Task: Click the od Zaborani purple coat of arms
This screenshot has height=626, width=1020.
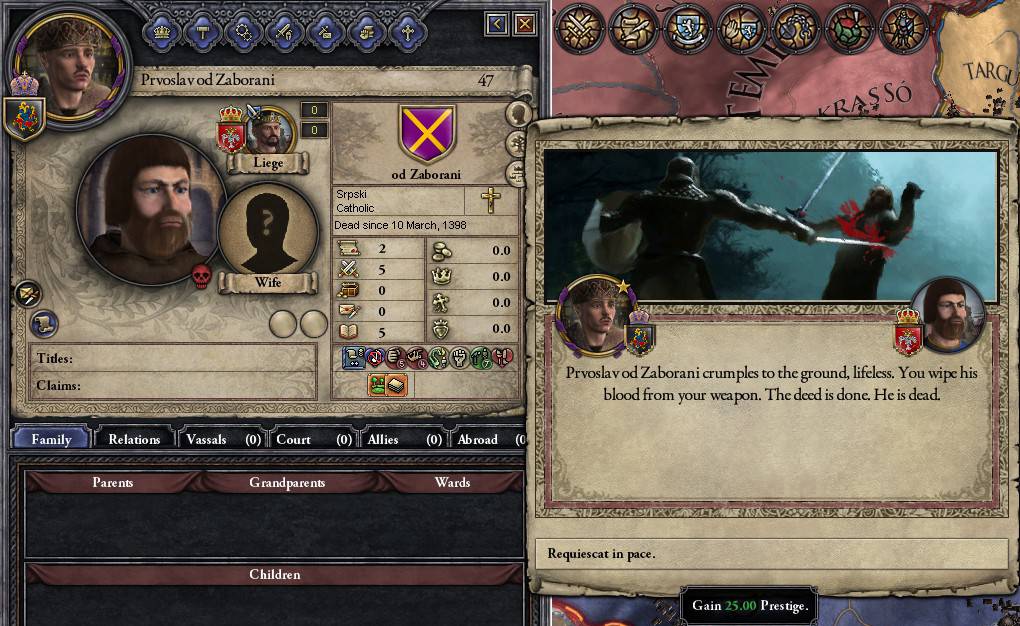Action: (x=427, y=134)
